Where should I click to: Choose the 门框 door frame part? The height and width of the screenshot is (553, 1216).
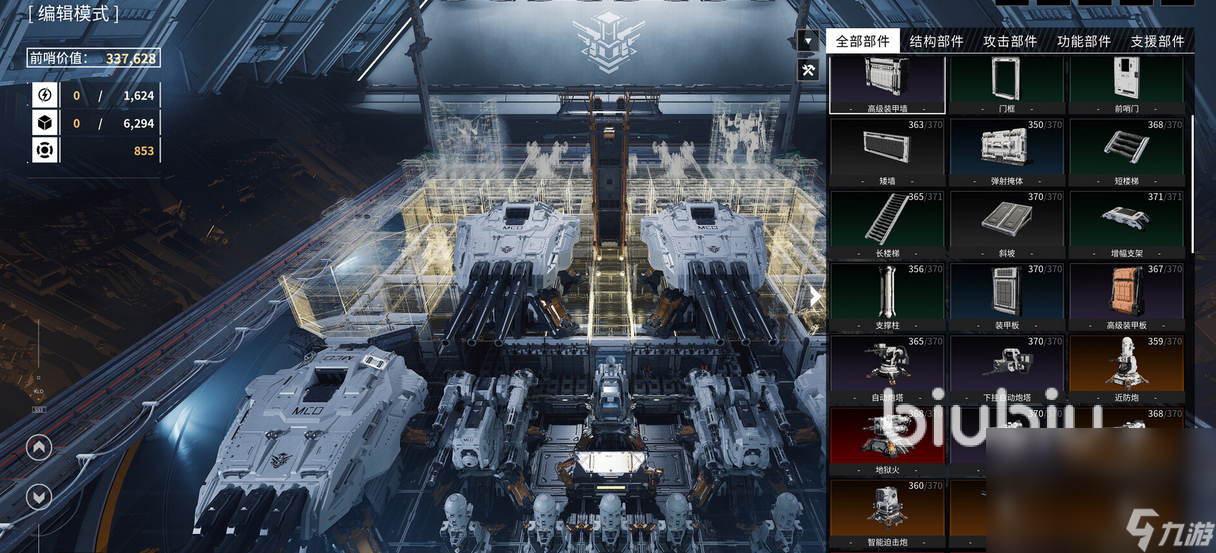pyautogui.click(x=1006, y=84)
